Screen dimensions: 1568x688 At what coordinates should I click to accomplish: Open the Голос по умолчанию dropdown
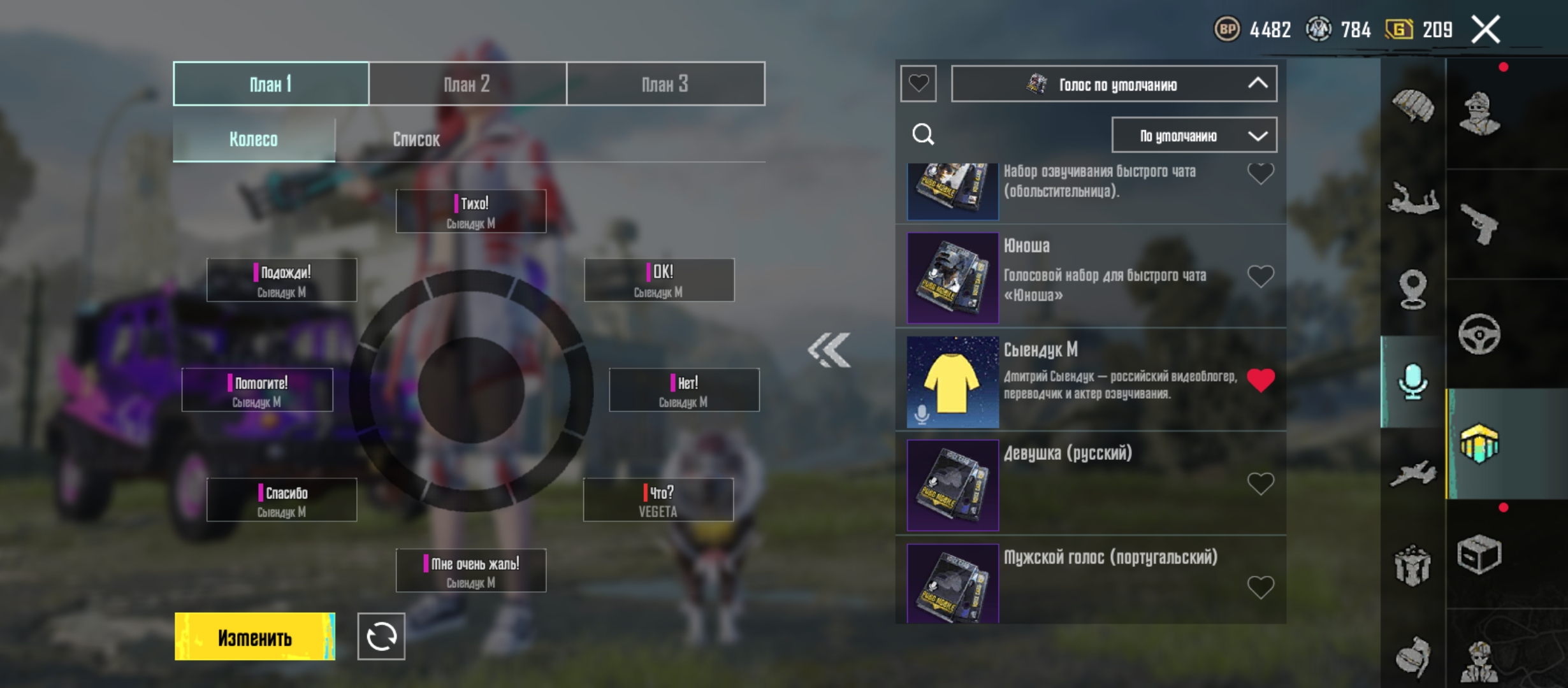coord(1114,84)
